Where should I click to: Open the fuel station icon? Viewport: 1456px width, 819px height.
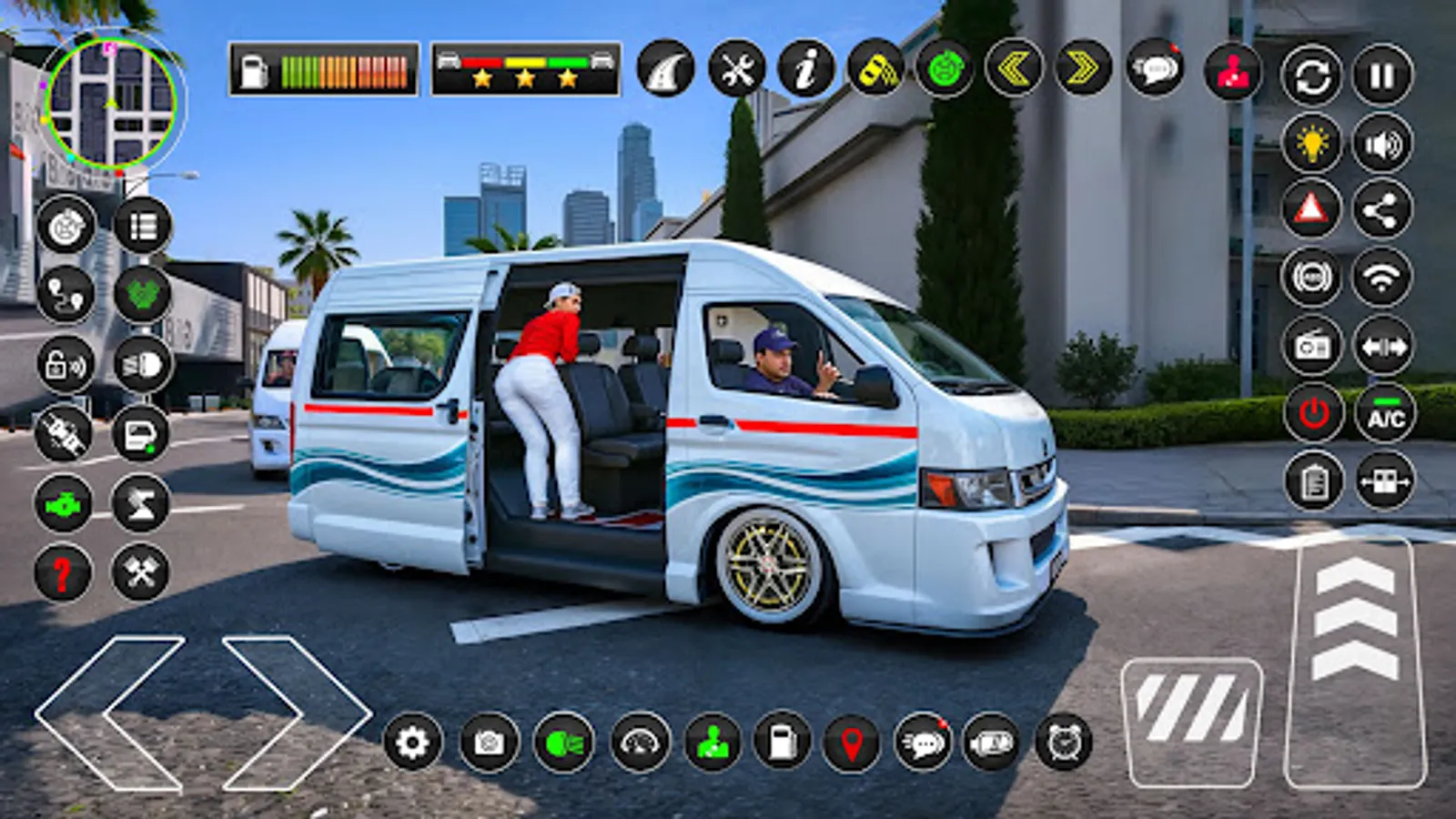[x=780, y=743]
